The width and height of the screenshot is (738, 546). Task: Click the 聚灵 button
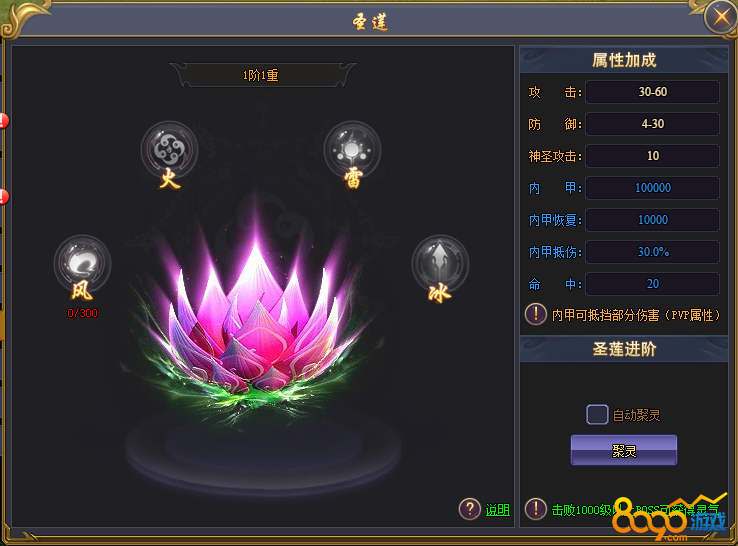click(x=624, y=450)
